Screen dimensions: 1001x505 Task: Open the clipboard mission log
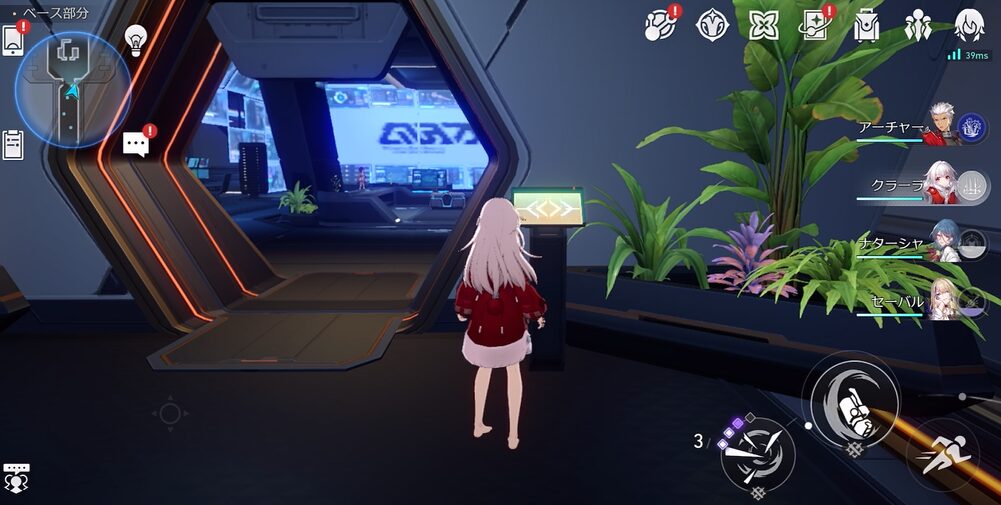tap(13, 145)
